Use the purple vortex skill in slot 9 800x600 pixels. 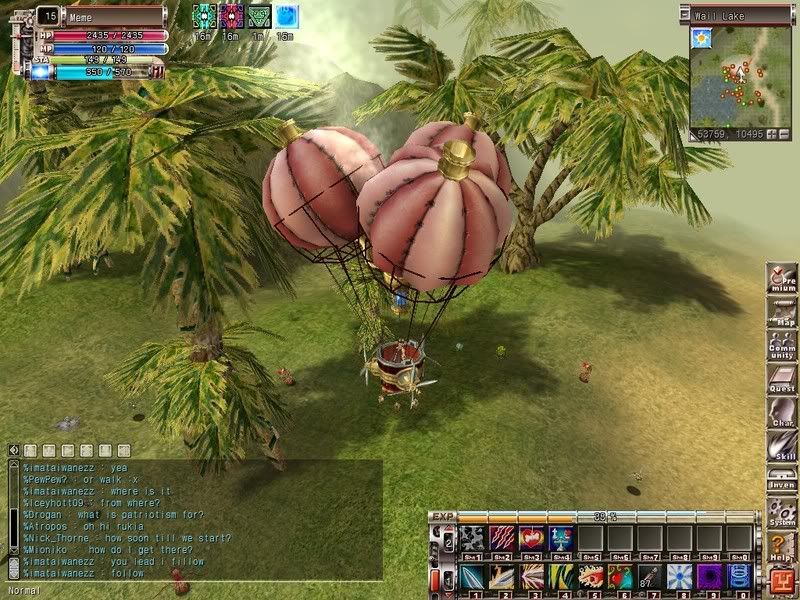point(709,578)
